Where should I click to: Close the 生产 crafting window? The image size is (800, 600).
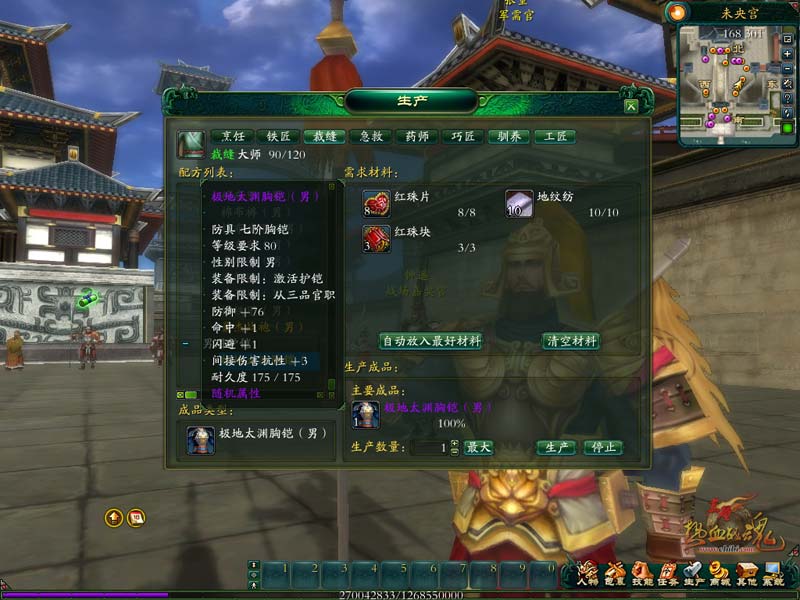[x=630, y=106]
